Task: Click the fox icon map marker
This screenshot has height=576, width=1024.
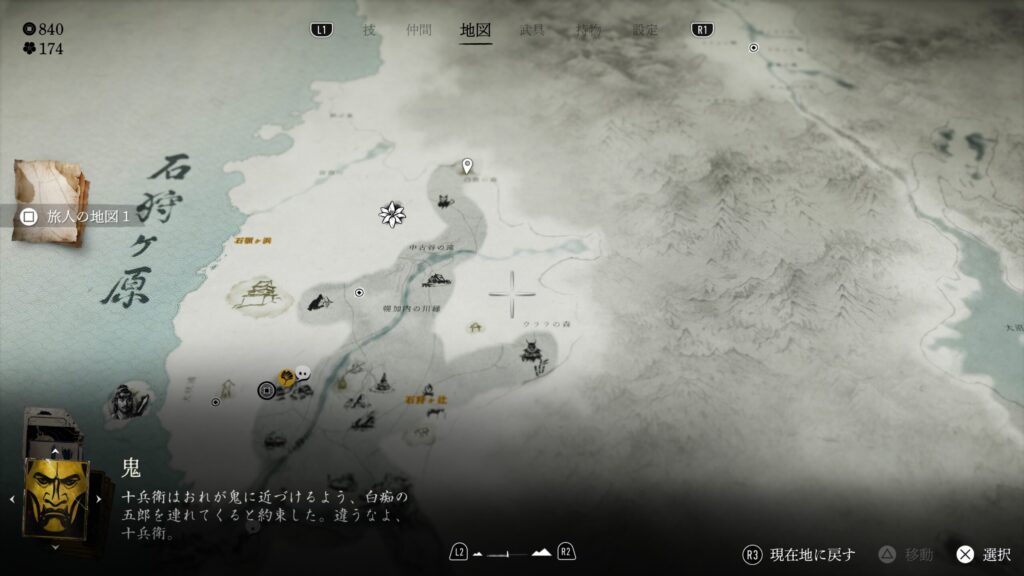Action: [x=443, y=201]
